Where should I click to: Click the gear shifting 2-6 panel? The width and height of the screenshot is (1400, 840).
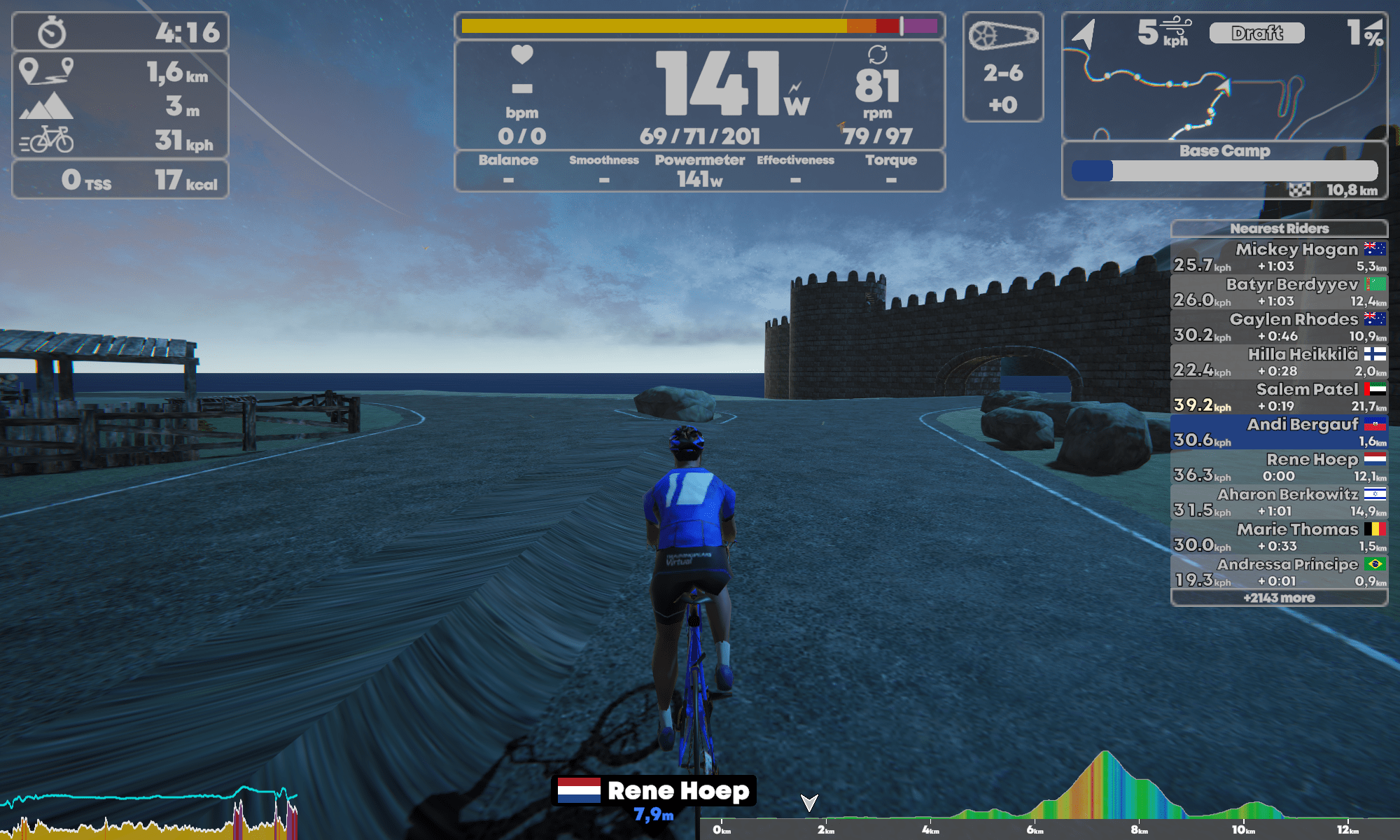point(1002,67)
